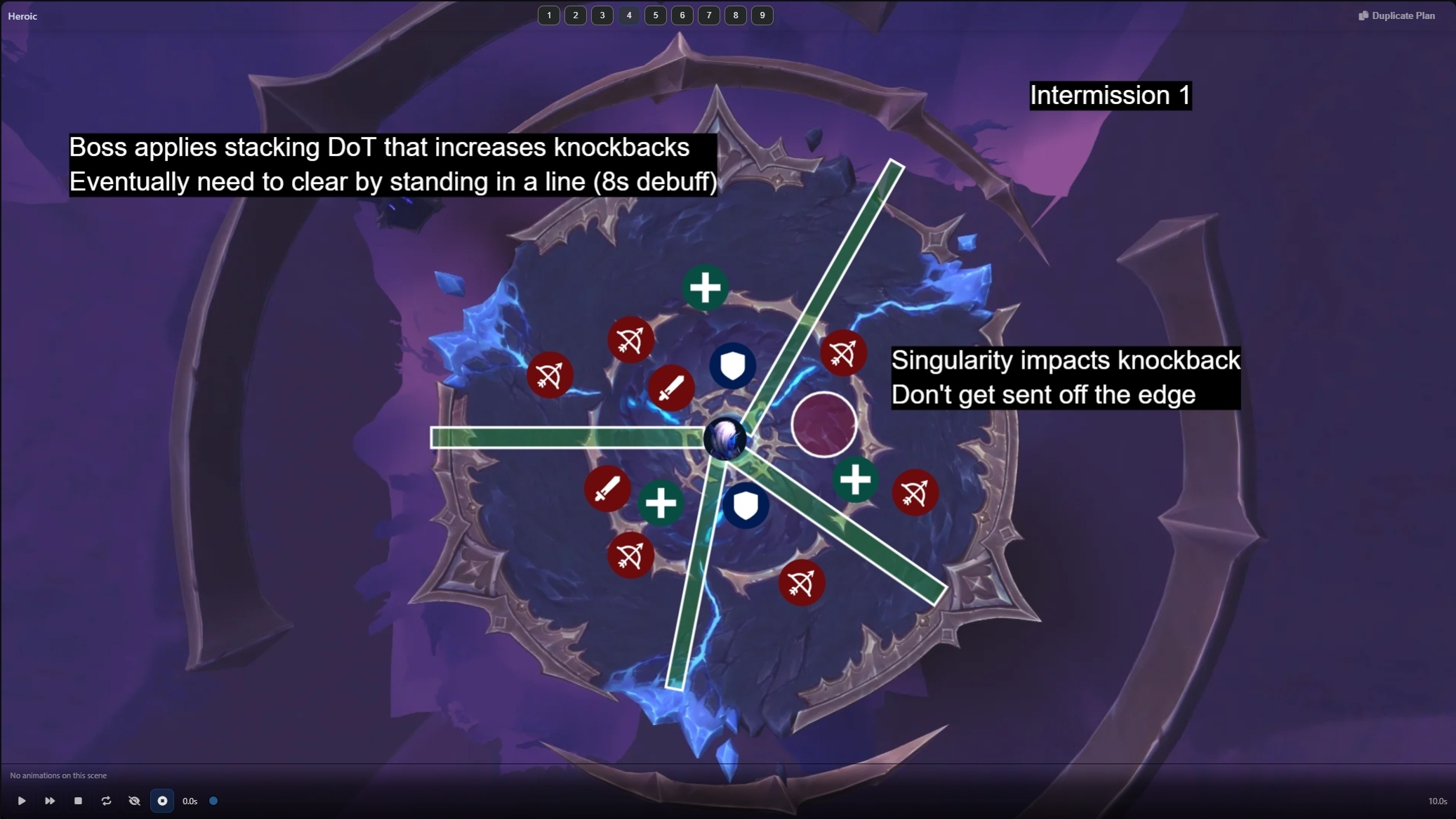Open the first scene tab
The height and width of the screenshot is (819, 1456).
(x=550, y=15)
